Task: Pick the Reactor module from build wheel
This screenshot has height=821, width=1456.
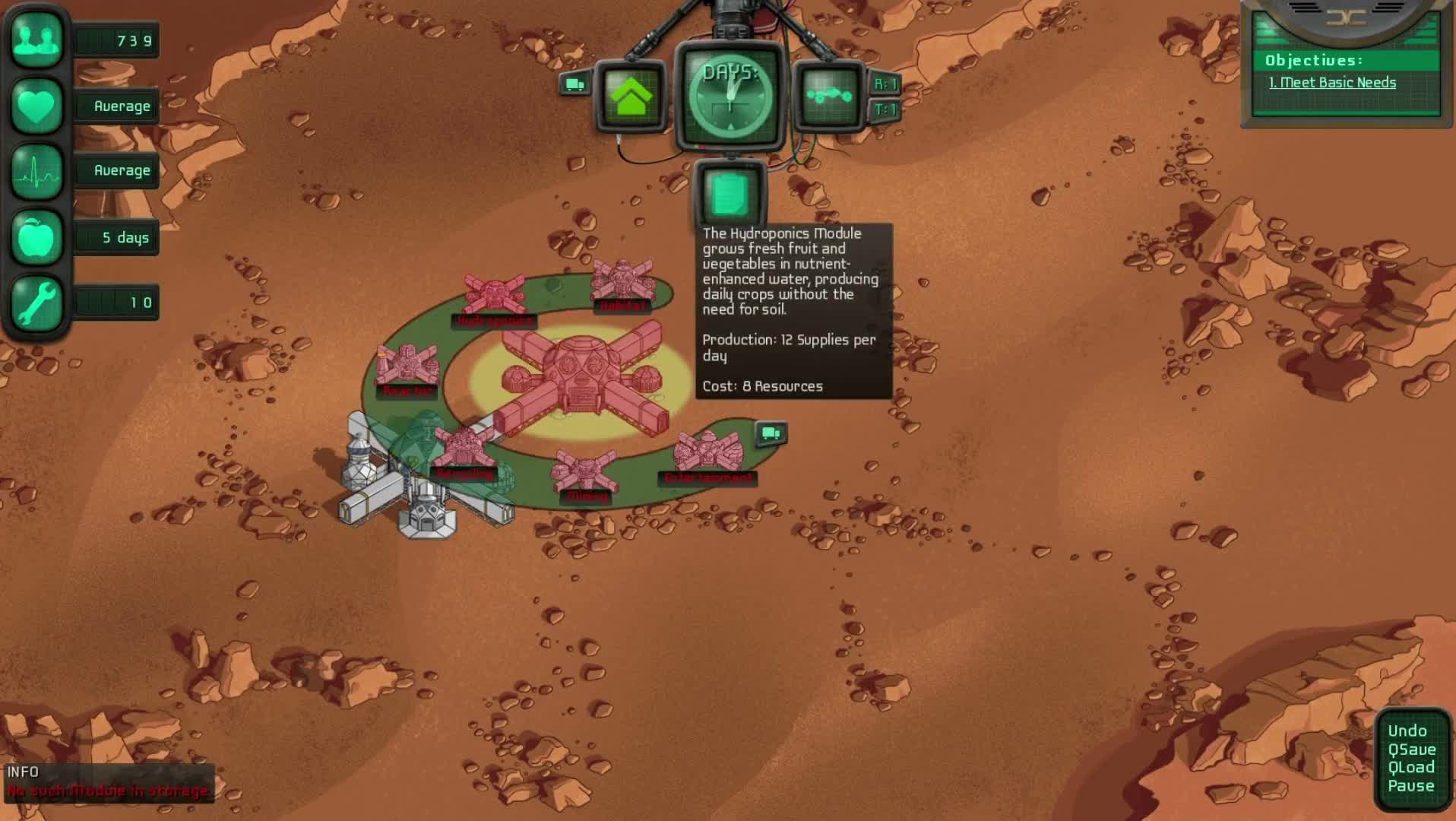Action: click(x=407, y=366)
